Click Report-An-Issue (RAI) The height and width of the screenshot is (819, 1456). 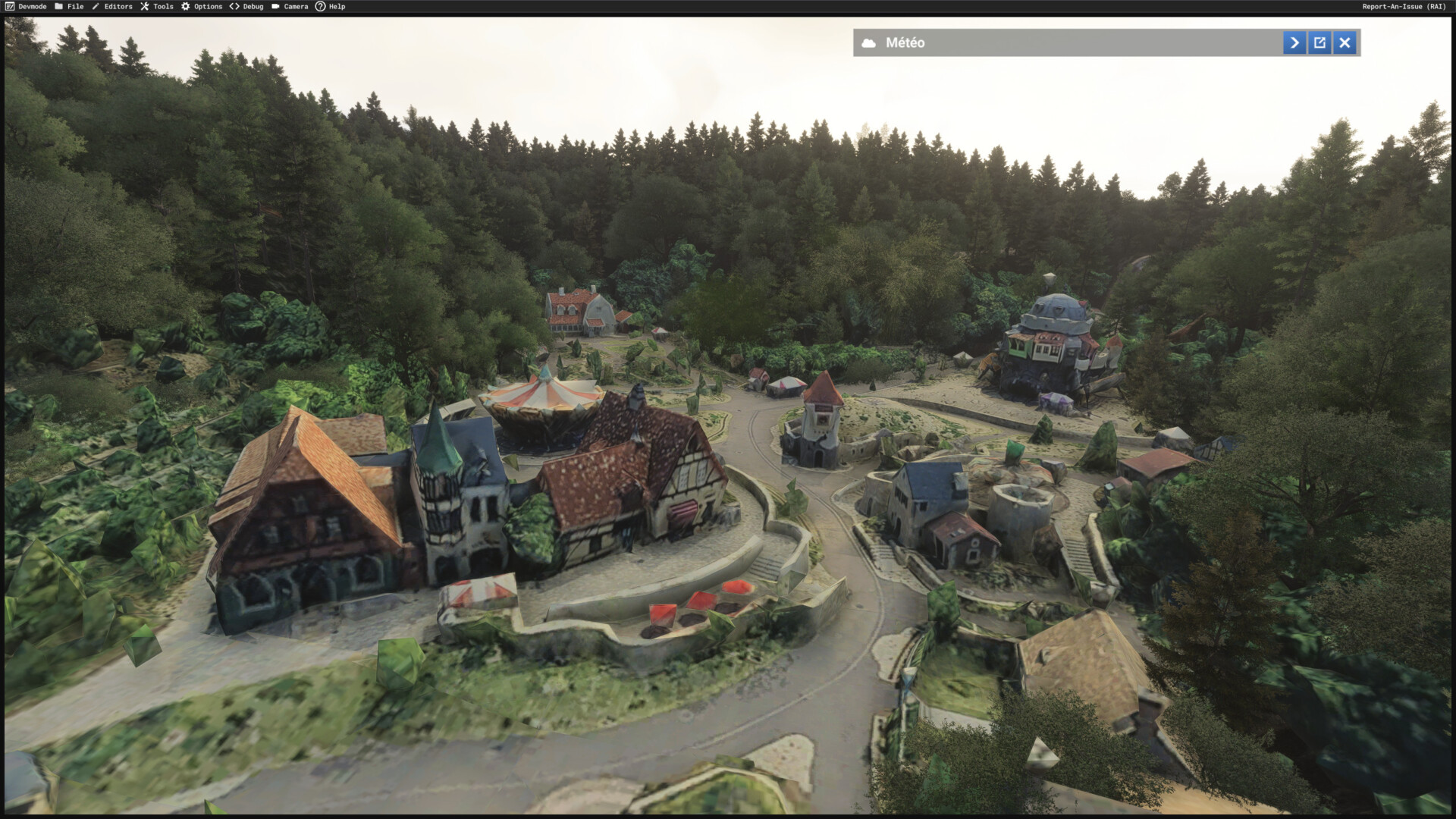coord(1404,7)
